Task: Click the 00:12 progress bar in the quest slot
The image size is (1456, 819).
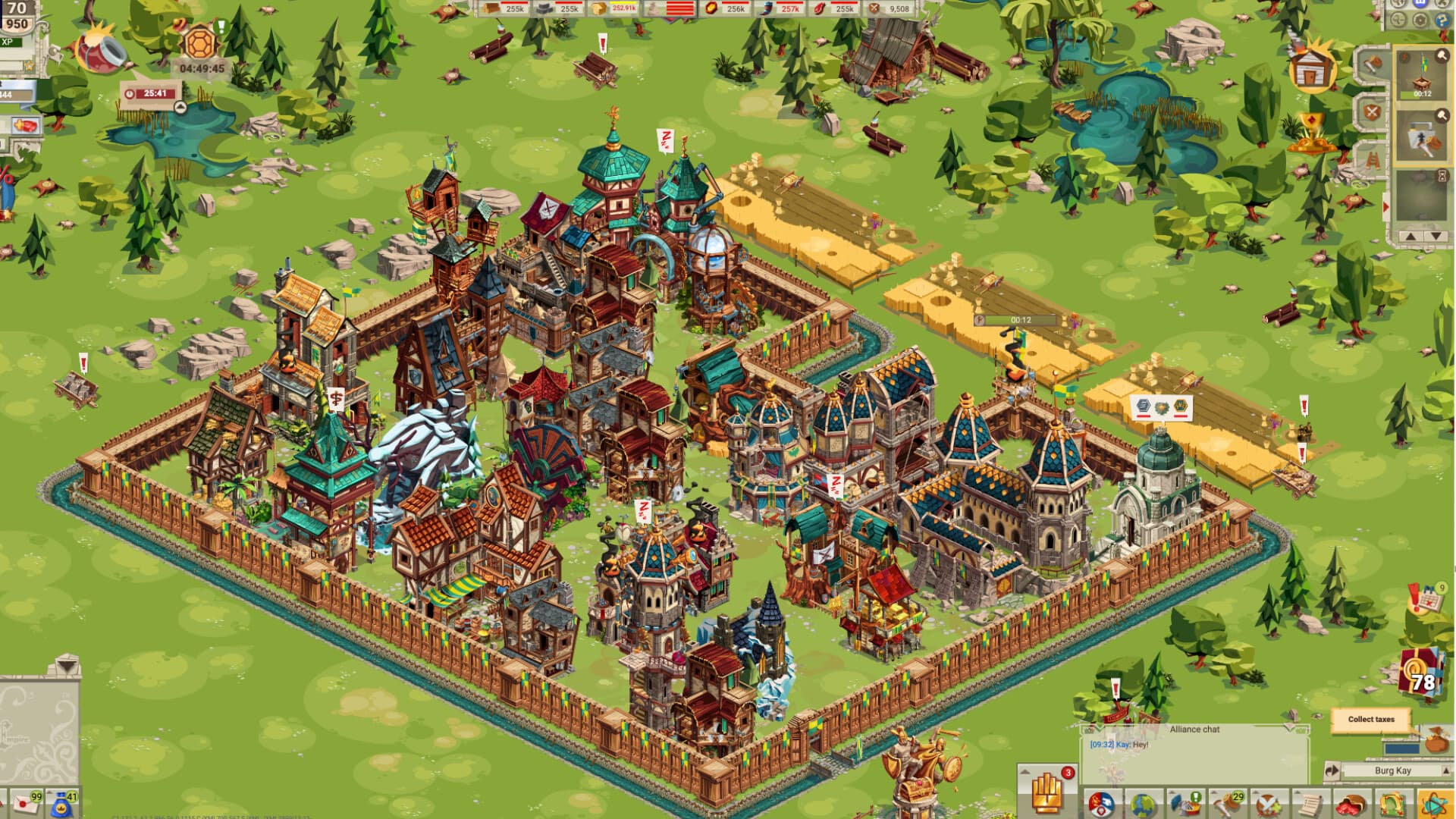Action: click(x=1415, y=94)
